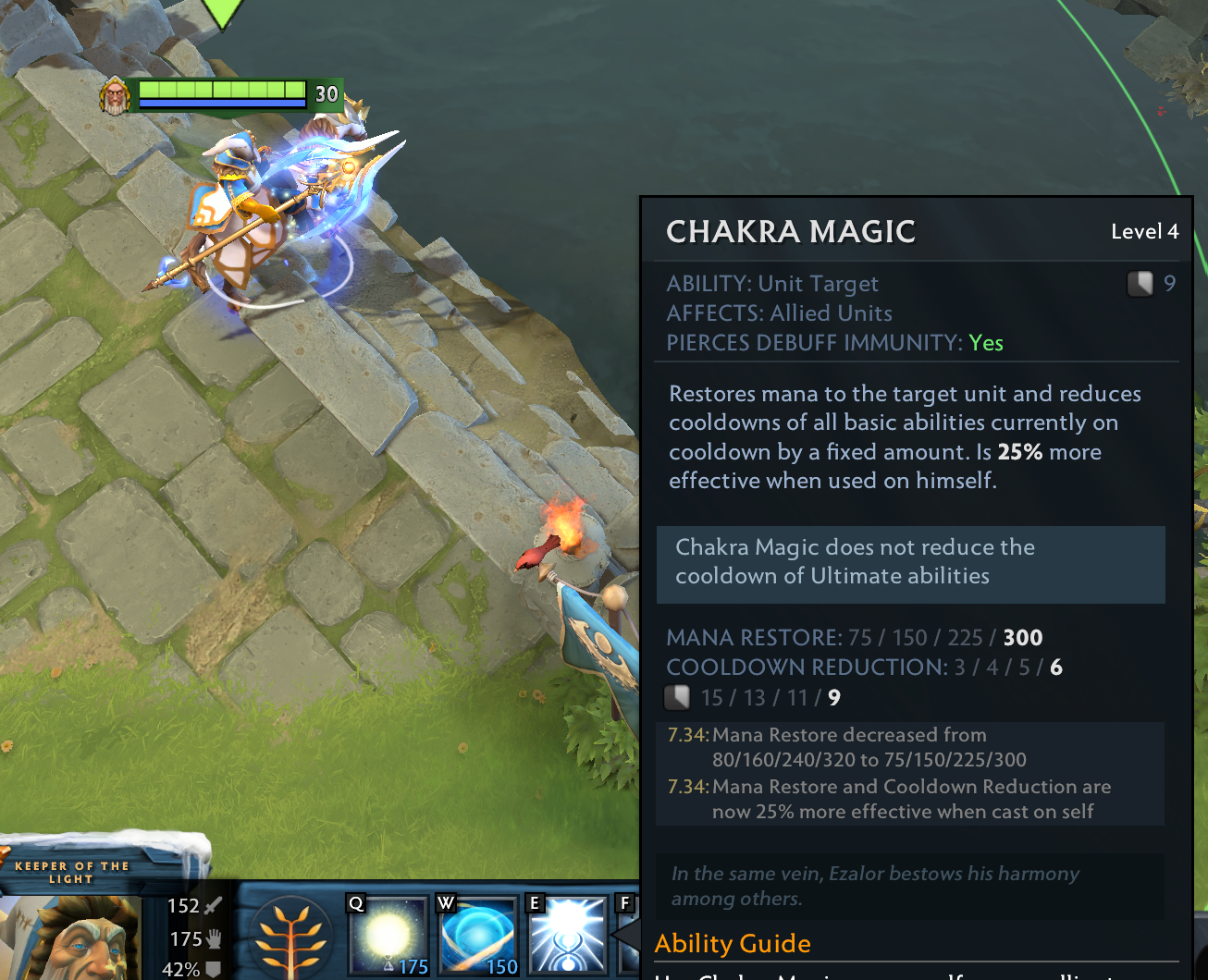
Task: Click the Chakra Magic ultimate cooldown note box
Action: (910, 562)
